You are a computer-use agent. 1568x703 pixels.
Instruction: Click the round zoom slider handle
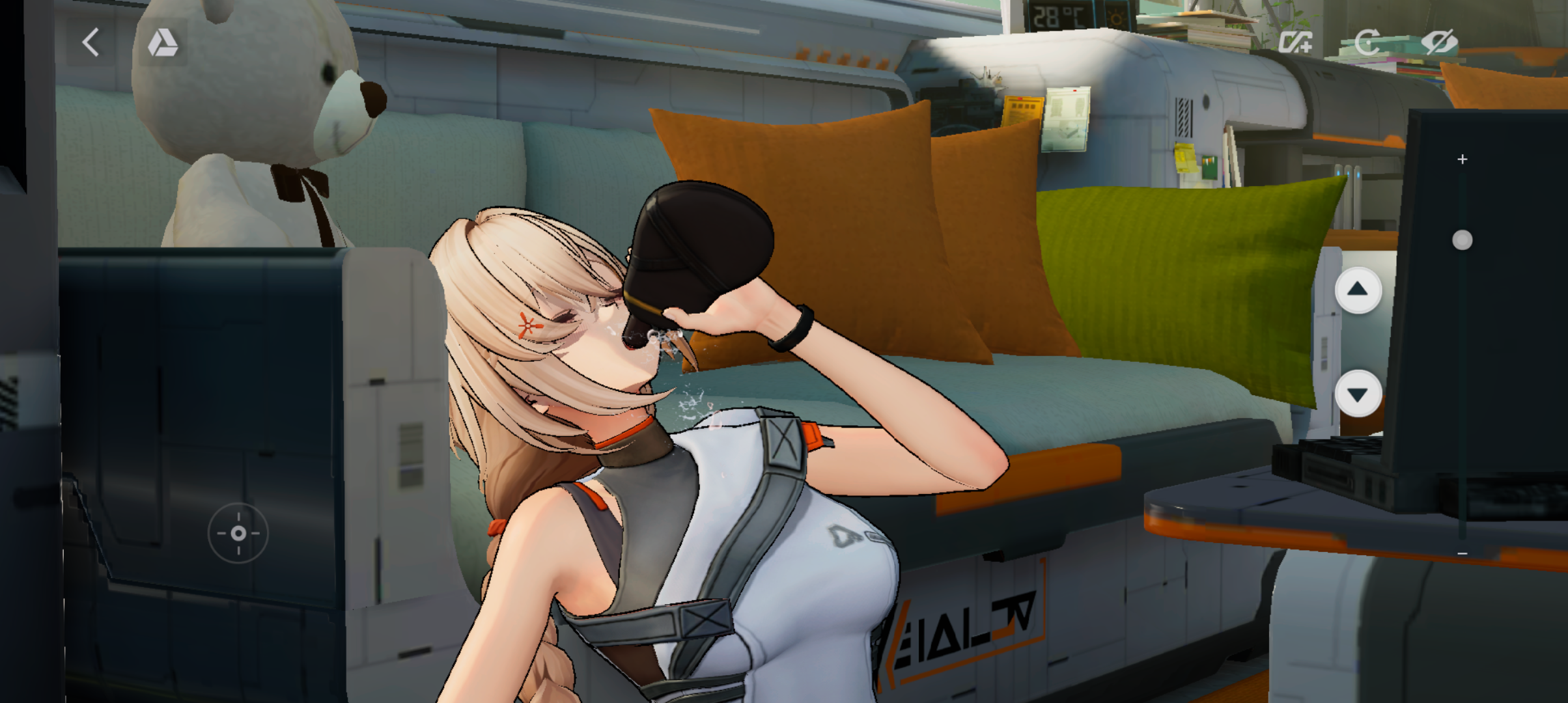pos(1463,241)
